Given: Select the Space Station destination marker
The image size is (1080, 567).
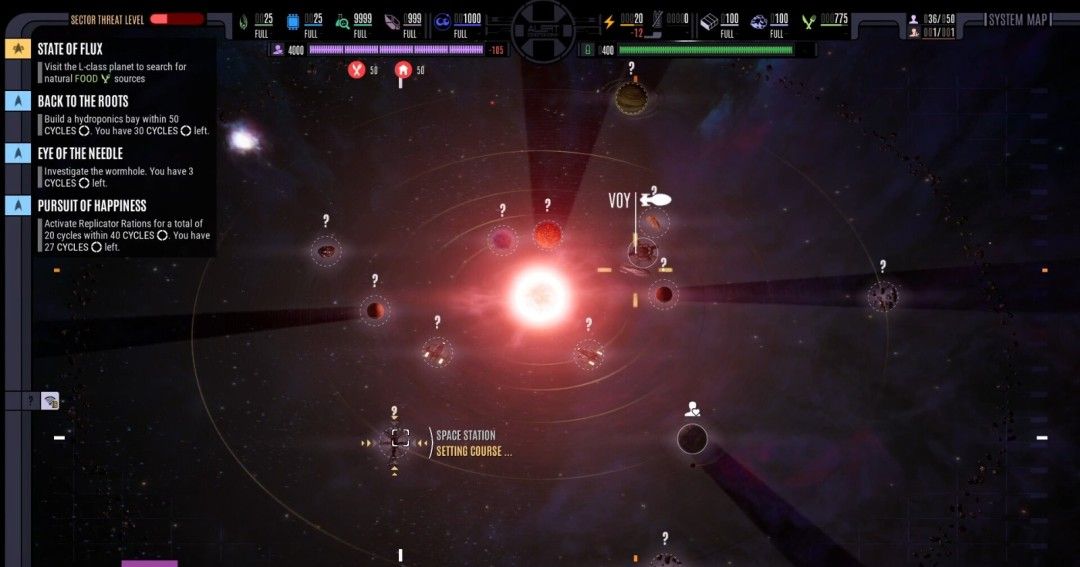Looking at the screenshot, I should pyautogui.click(x=400, y=439).
